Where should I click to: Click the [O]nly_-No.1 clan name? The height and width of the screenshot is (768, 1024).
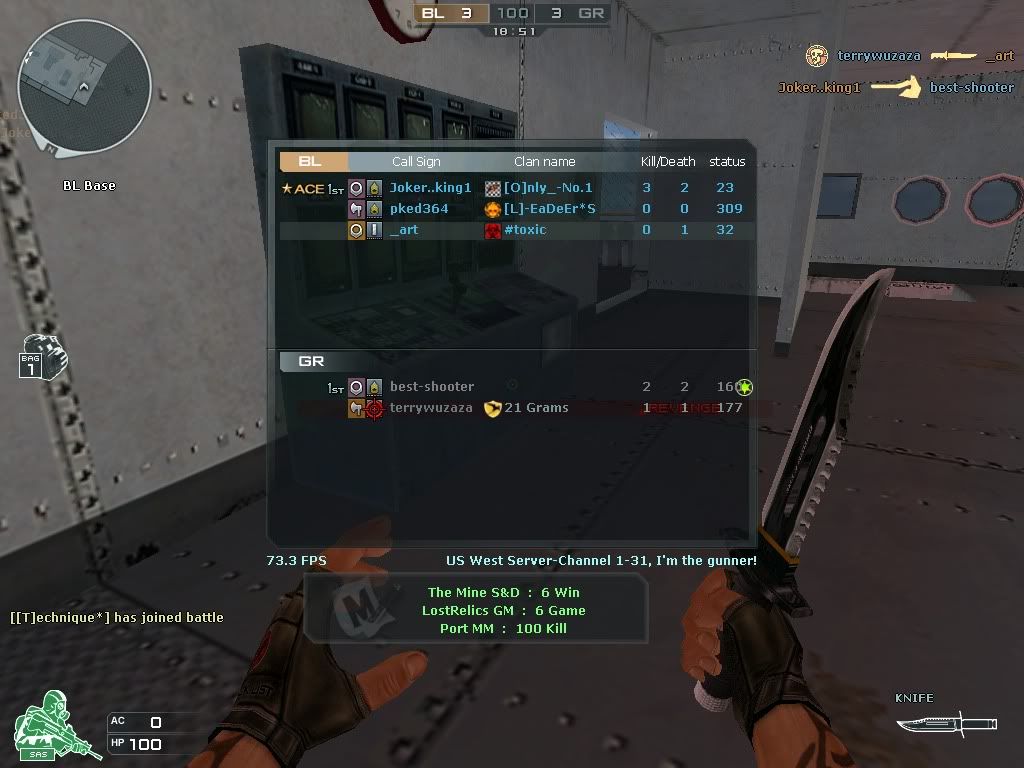pos(548,188)
